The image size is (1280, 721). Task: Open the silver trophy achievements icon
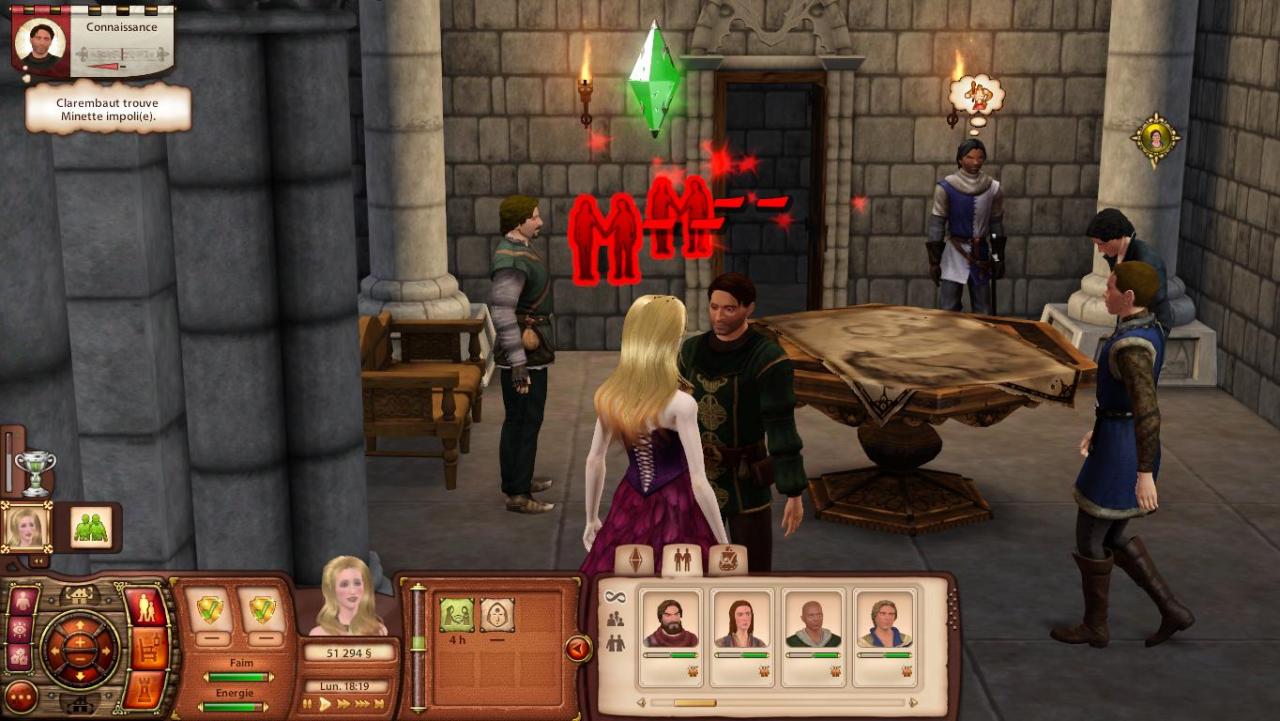click(35, 473)
